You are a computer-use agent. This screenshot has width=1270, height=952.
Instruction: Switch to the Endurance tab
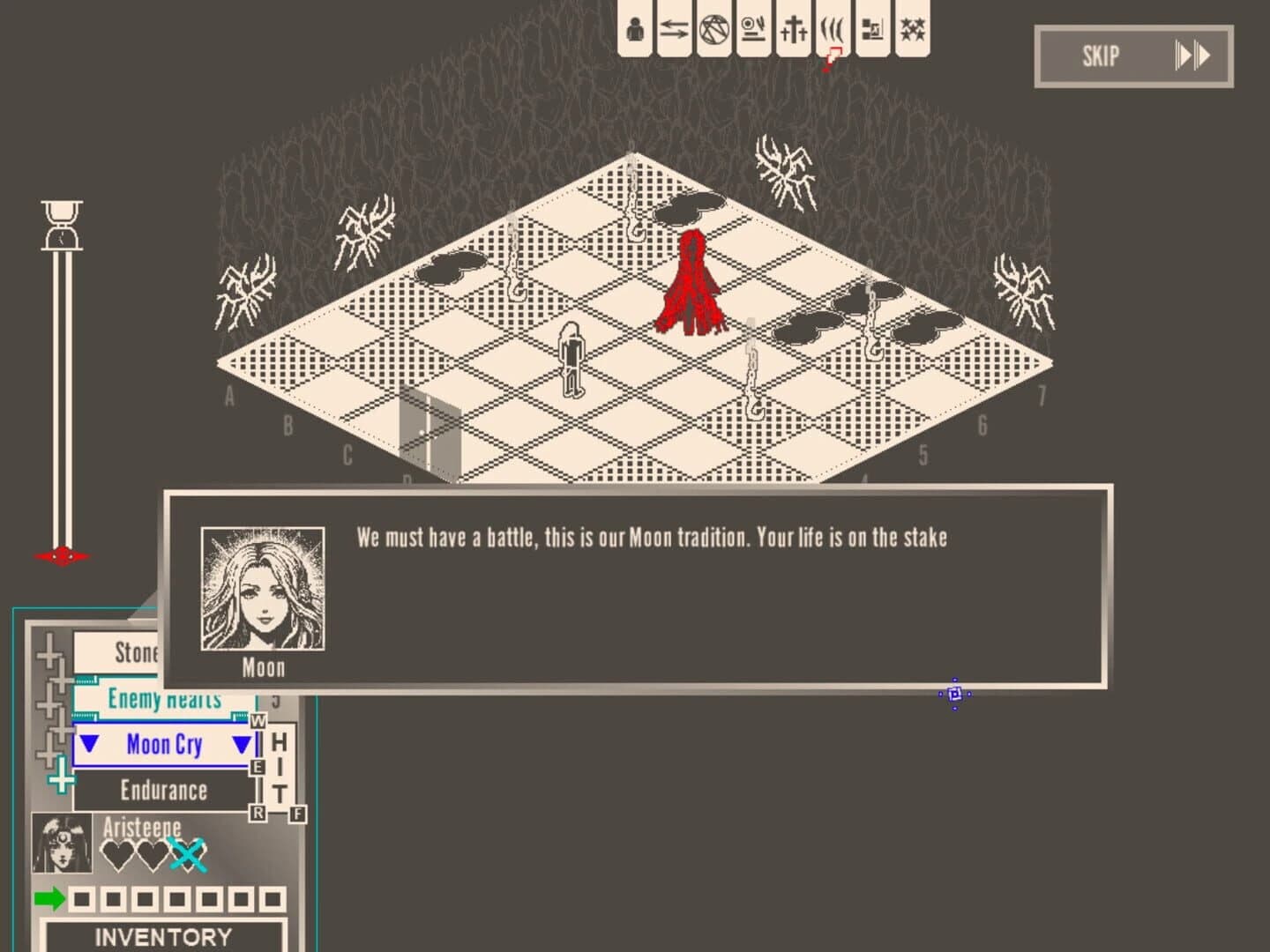point(163,790)
